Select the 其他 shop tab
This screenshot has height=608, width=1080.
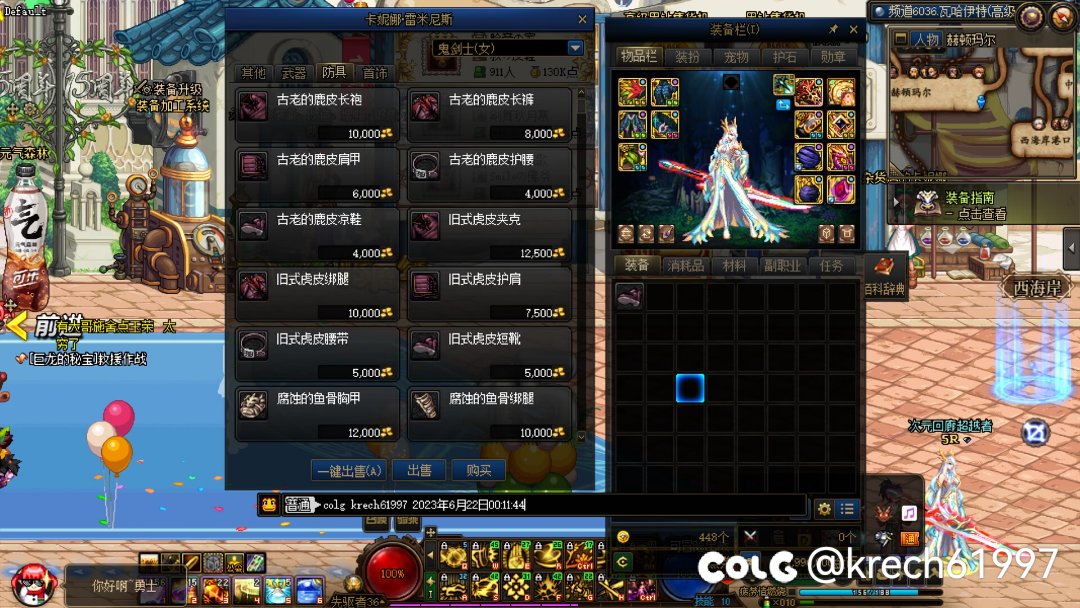click(254, 73)
